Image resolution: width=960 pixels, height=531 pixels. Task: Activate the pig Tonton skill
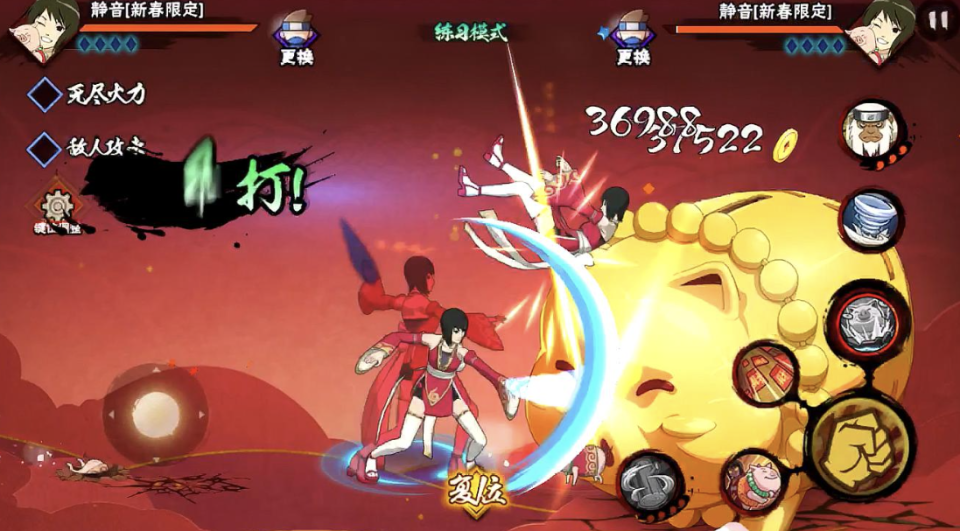pyautogui.click(x=755, y=482)
